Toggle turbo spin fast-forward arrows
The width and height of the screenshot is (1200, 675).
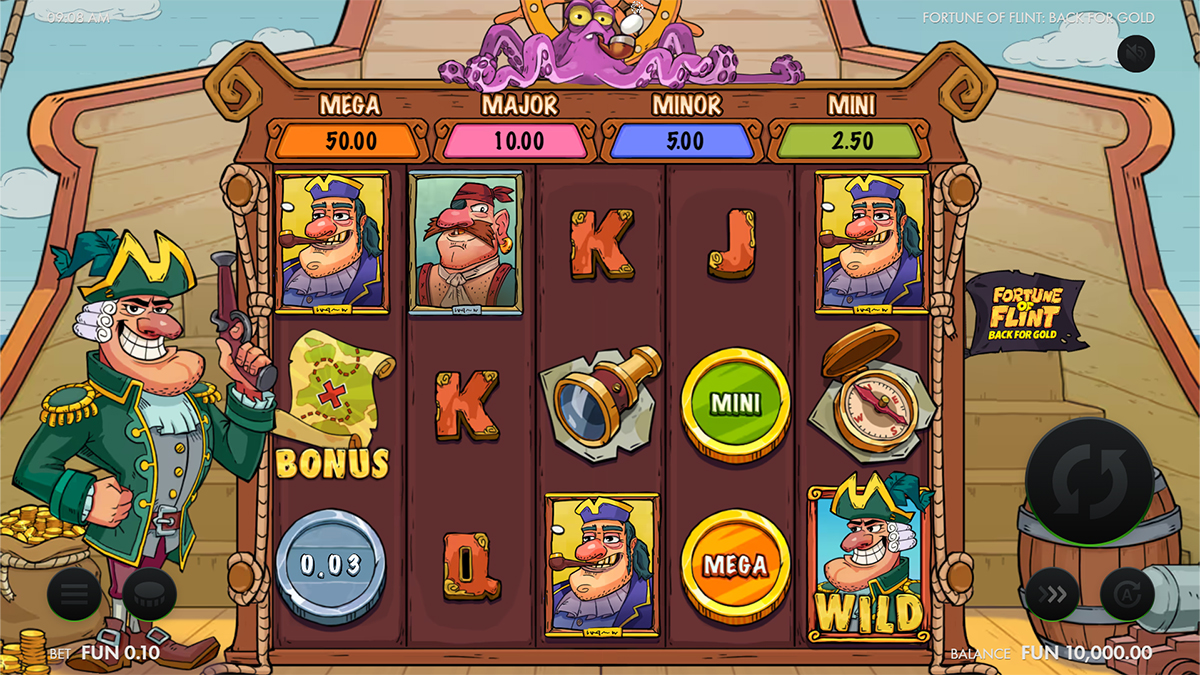tap(1051, 596)
